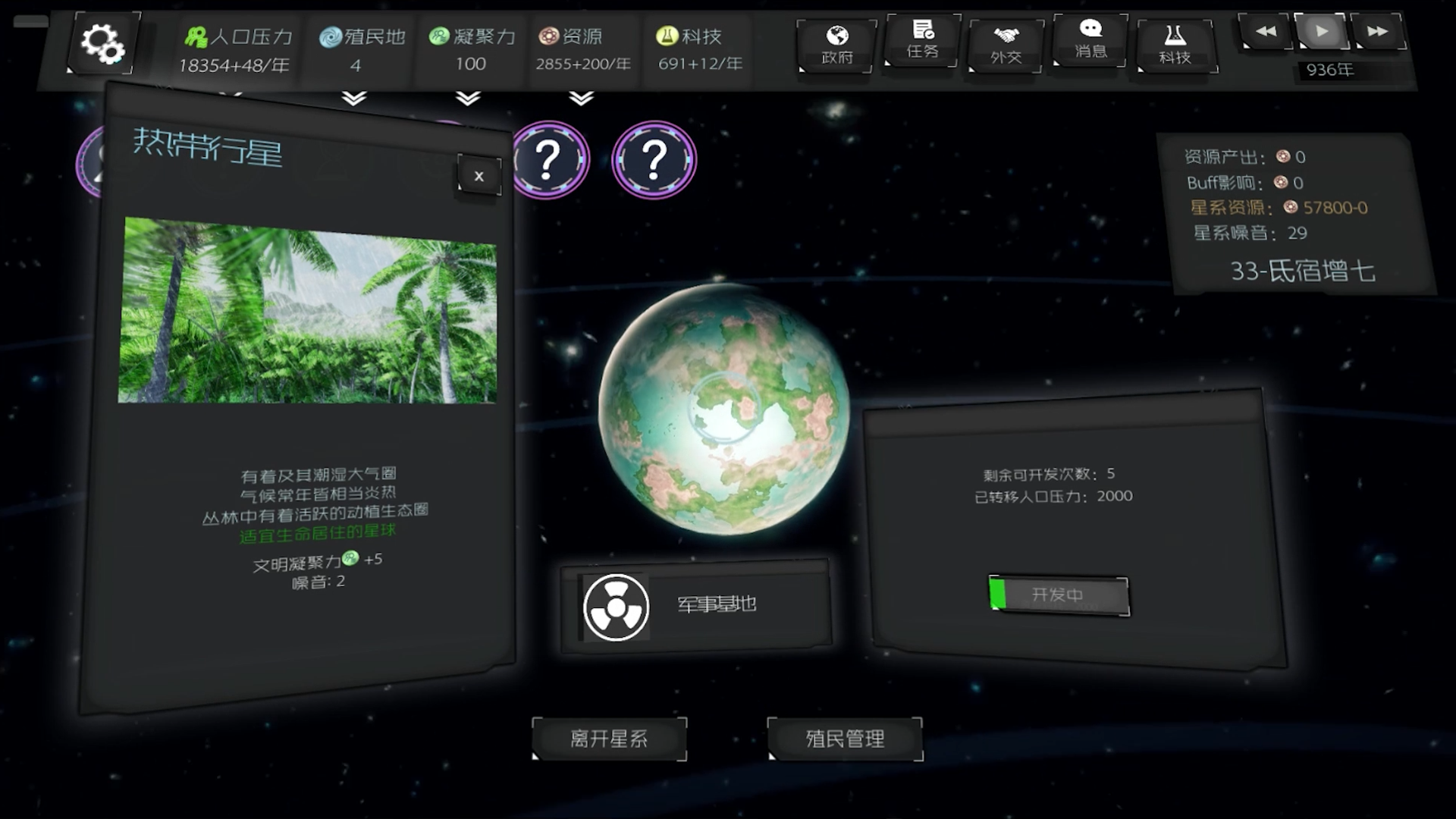
Task: Open the settings gear menu
Action: [x=104, y=43]
